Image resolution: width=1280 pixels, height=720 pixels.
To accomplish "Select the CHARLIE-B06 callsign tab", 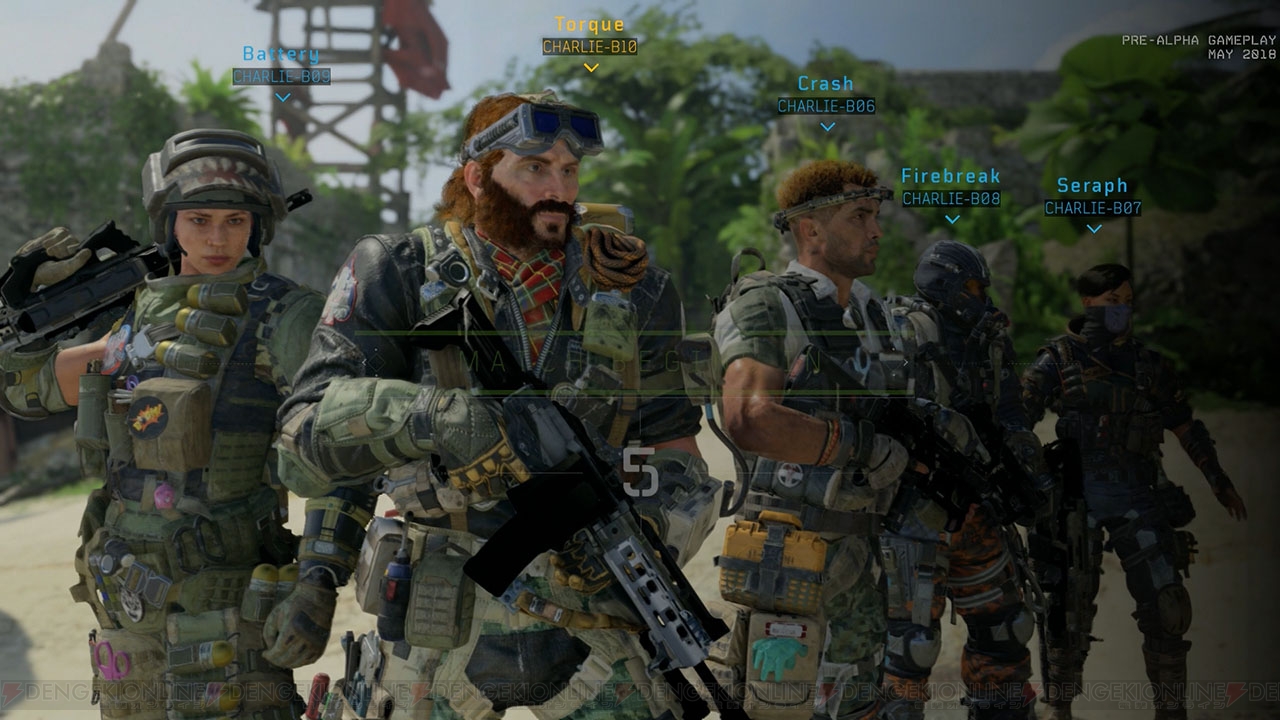I will pos(826,105).
